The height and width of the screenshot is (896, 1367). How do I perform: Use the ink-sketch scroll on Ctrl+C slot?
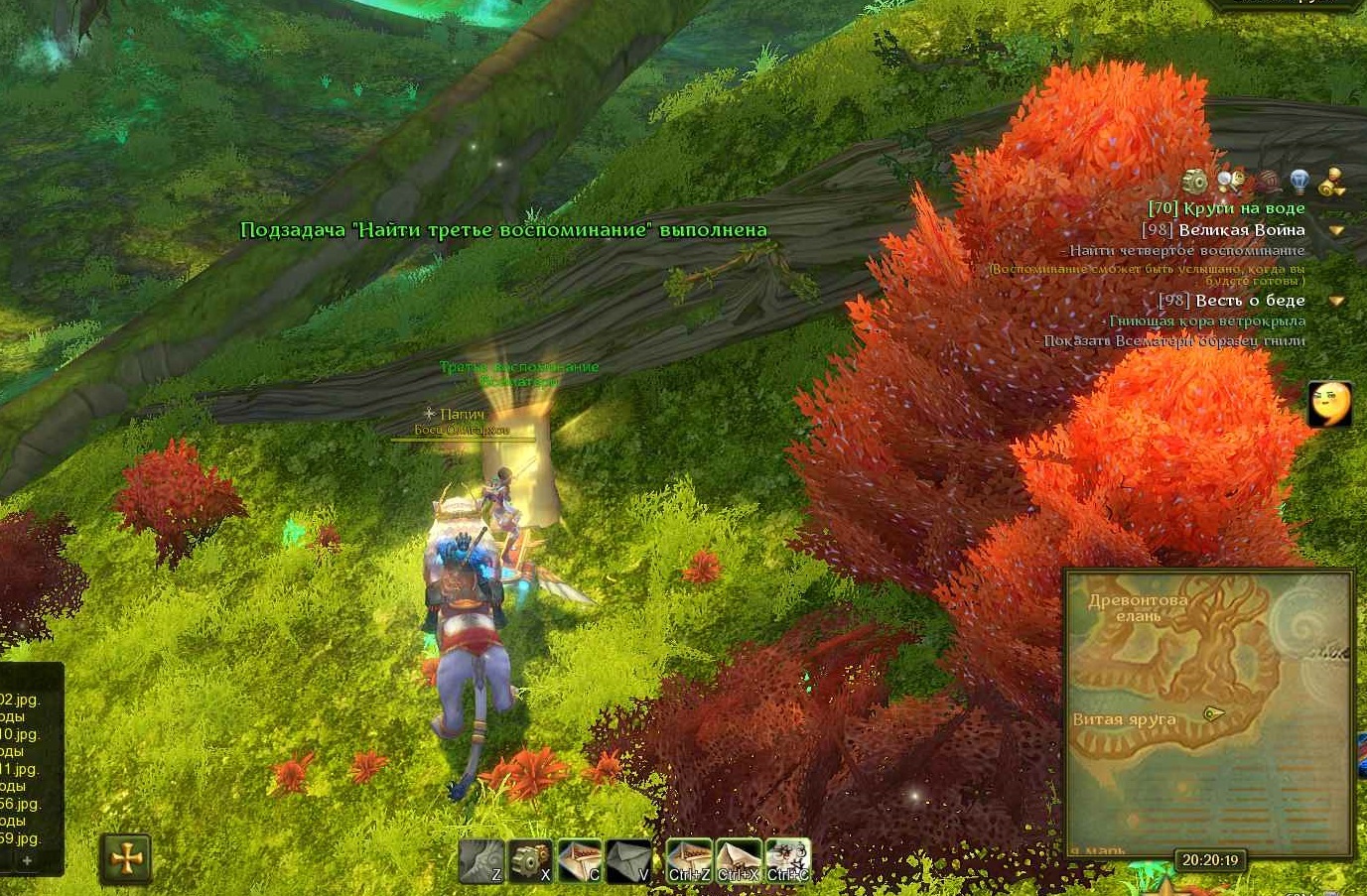click(787, 860)
